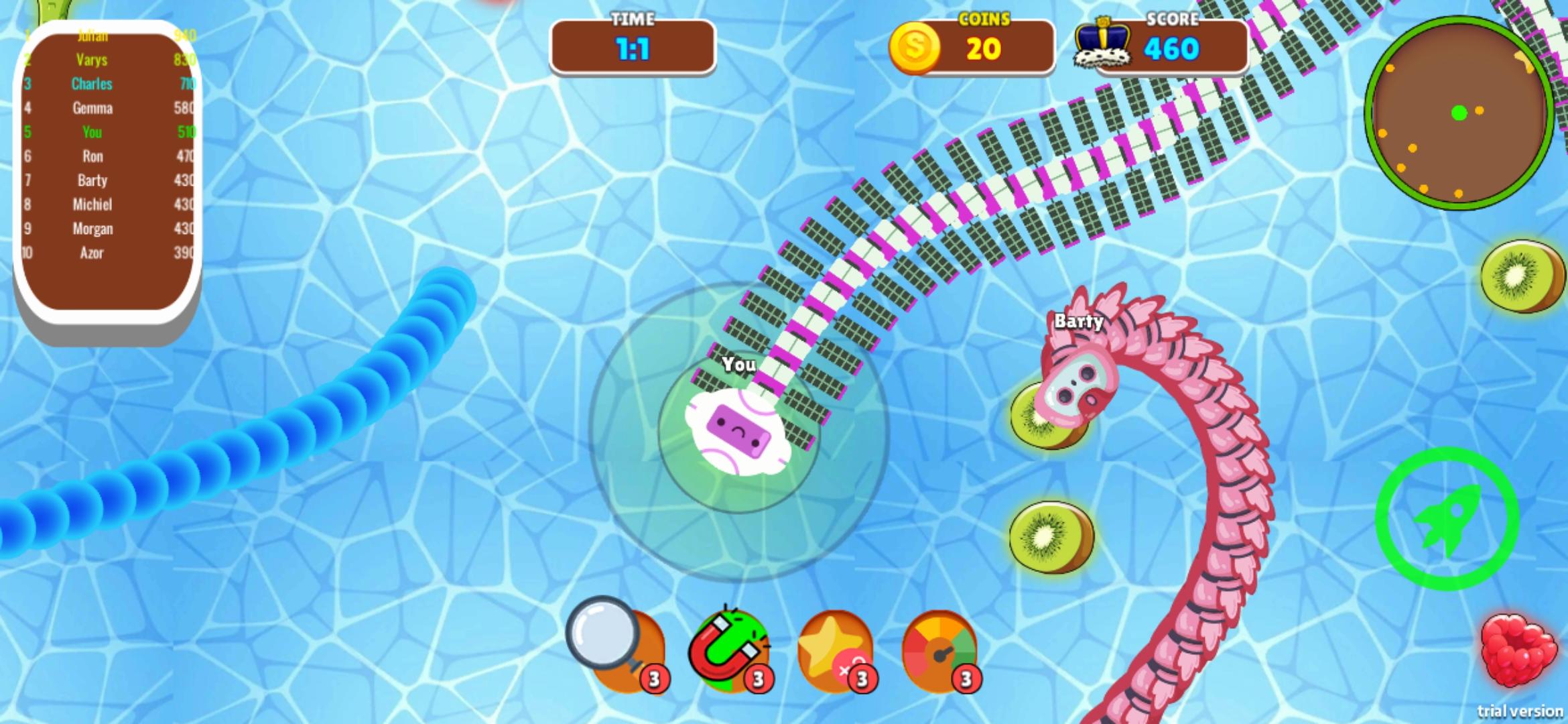The width and height of the screenshot is (1568, 724).
Task: Tap your own worm labeled You
Action: coord(737,432)
